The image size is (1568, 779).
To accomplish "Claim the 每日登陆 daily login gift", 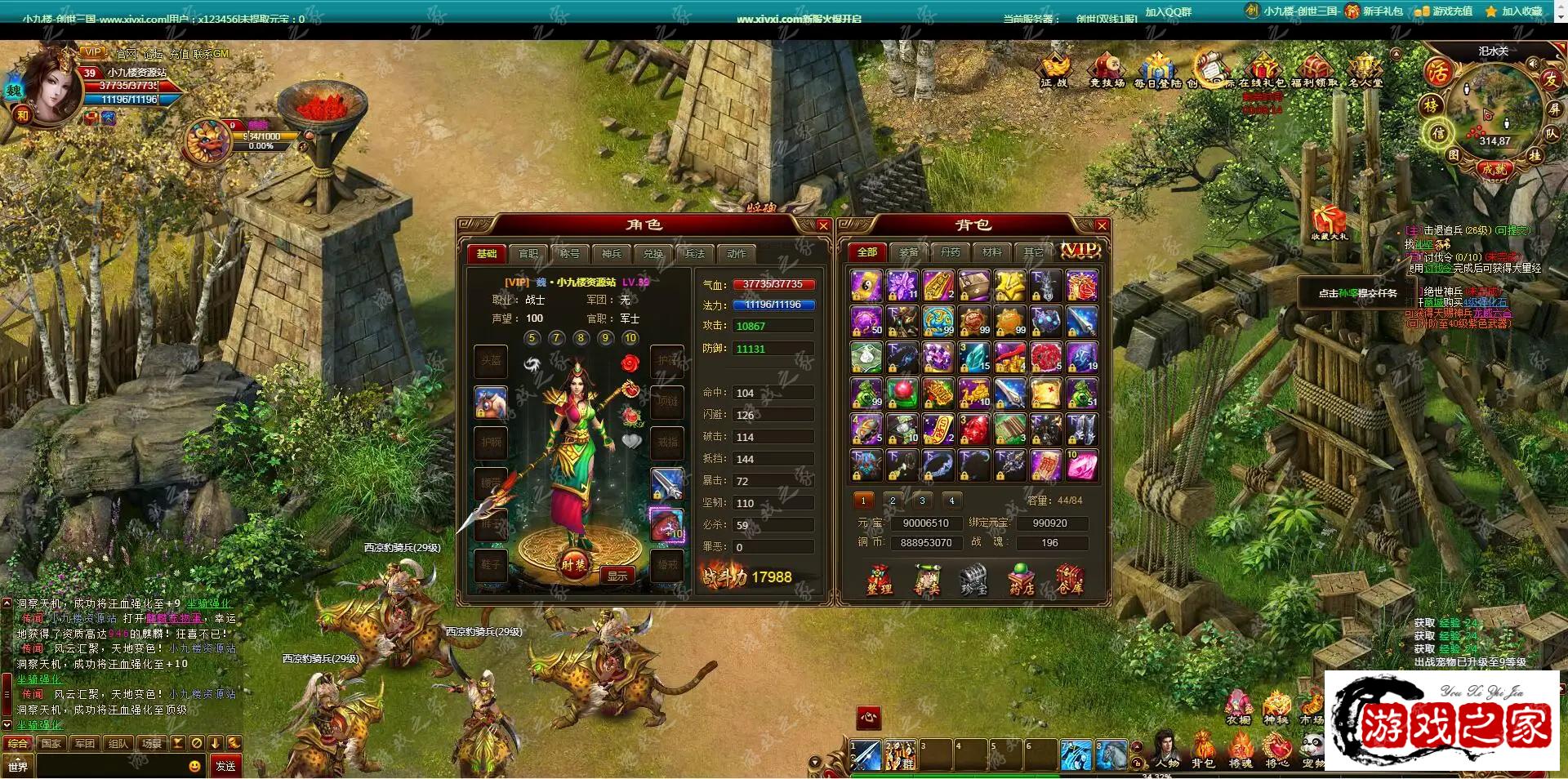I will coord(1157,69).
